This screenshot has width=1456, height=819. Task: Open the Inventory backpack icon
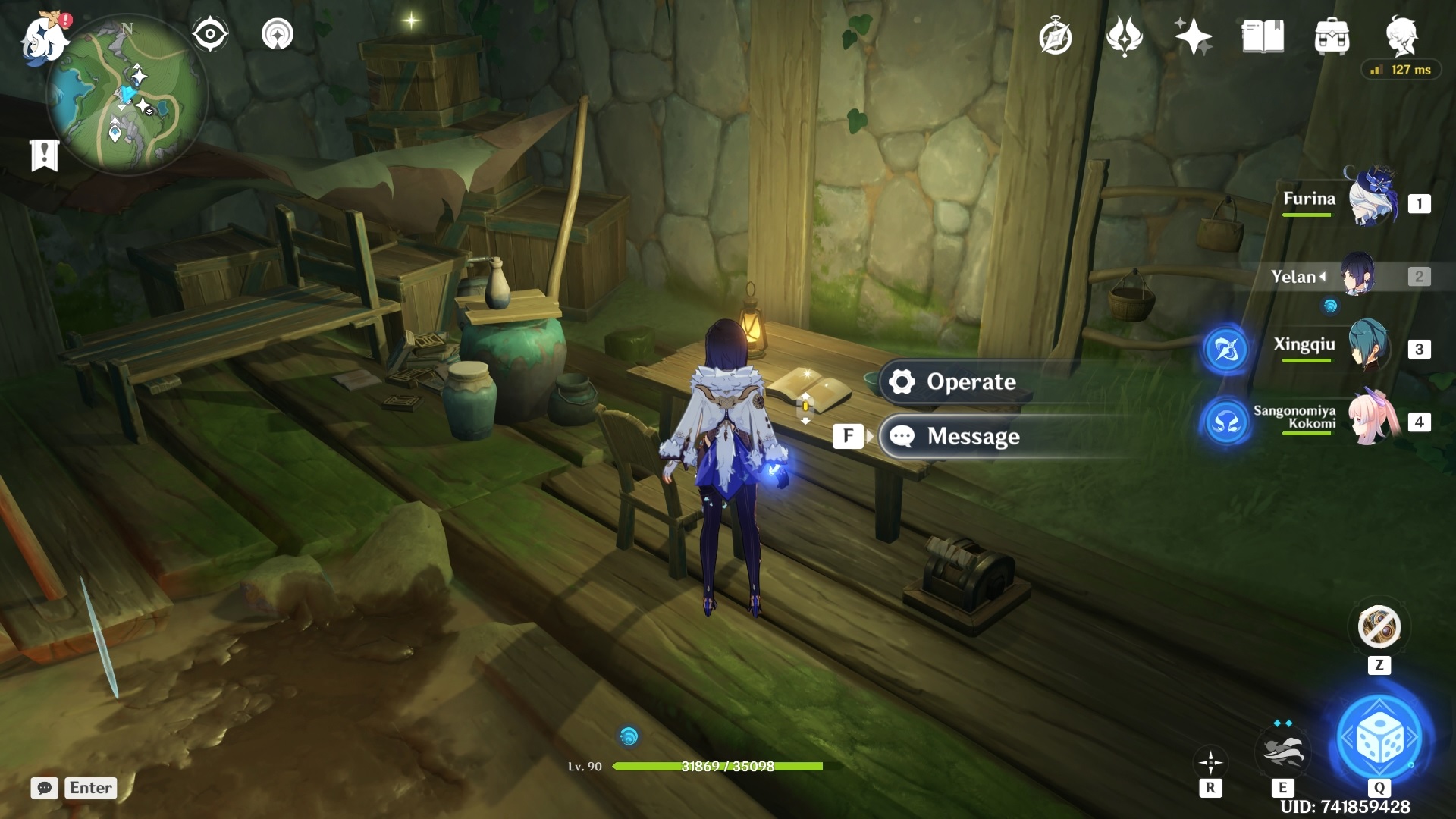click(x=1332, y=37)
